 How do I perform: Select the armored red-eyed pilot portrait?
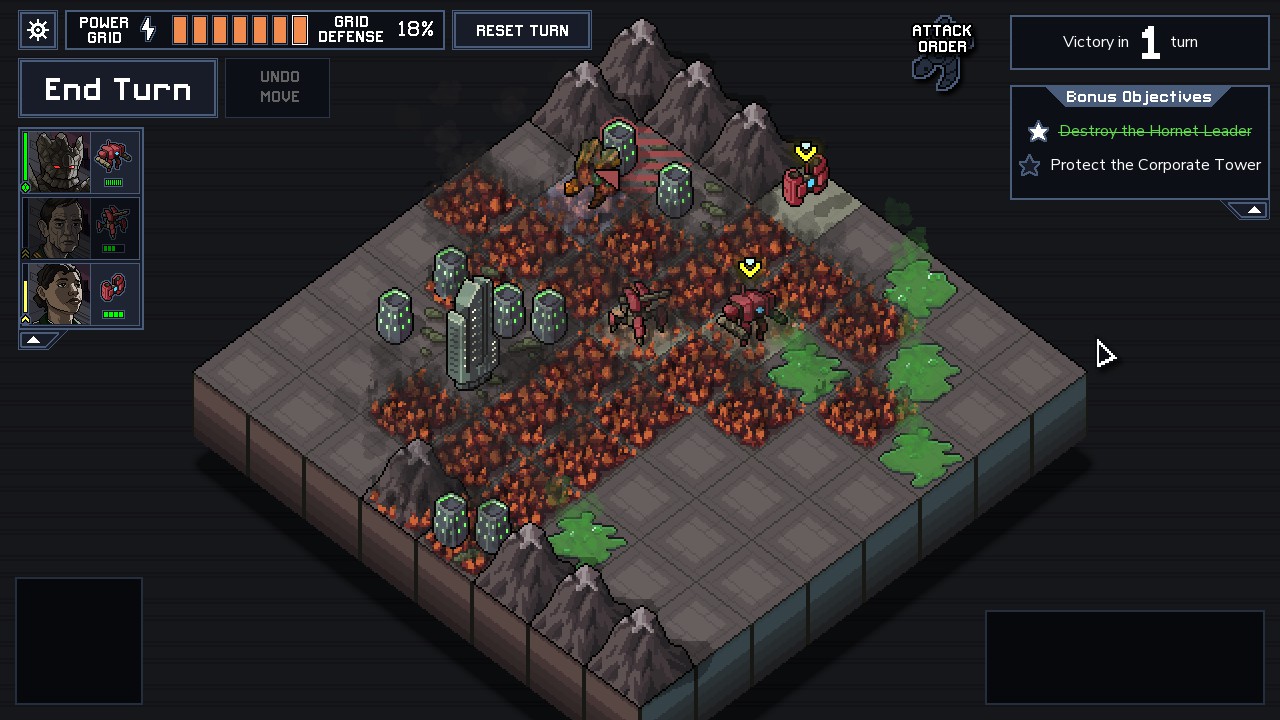(x=59, y=161)
